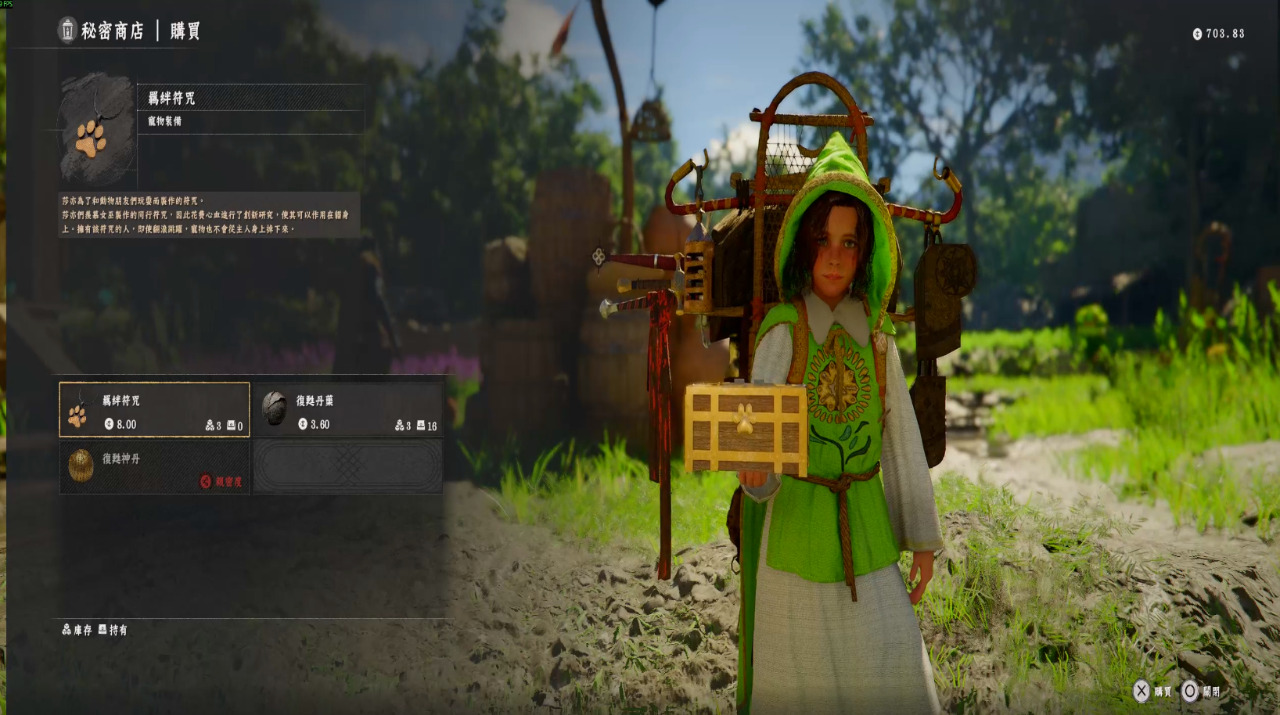Select the 羈絆符咒 paw charm shop item
Viewport: 1280px width, 715px height.
point(154,410)
